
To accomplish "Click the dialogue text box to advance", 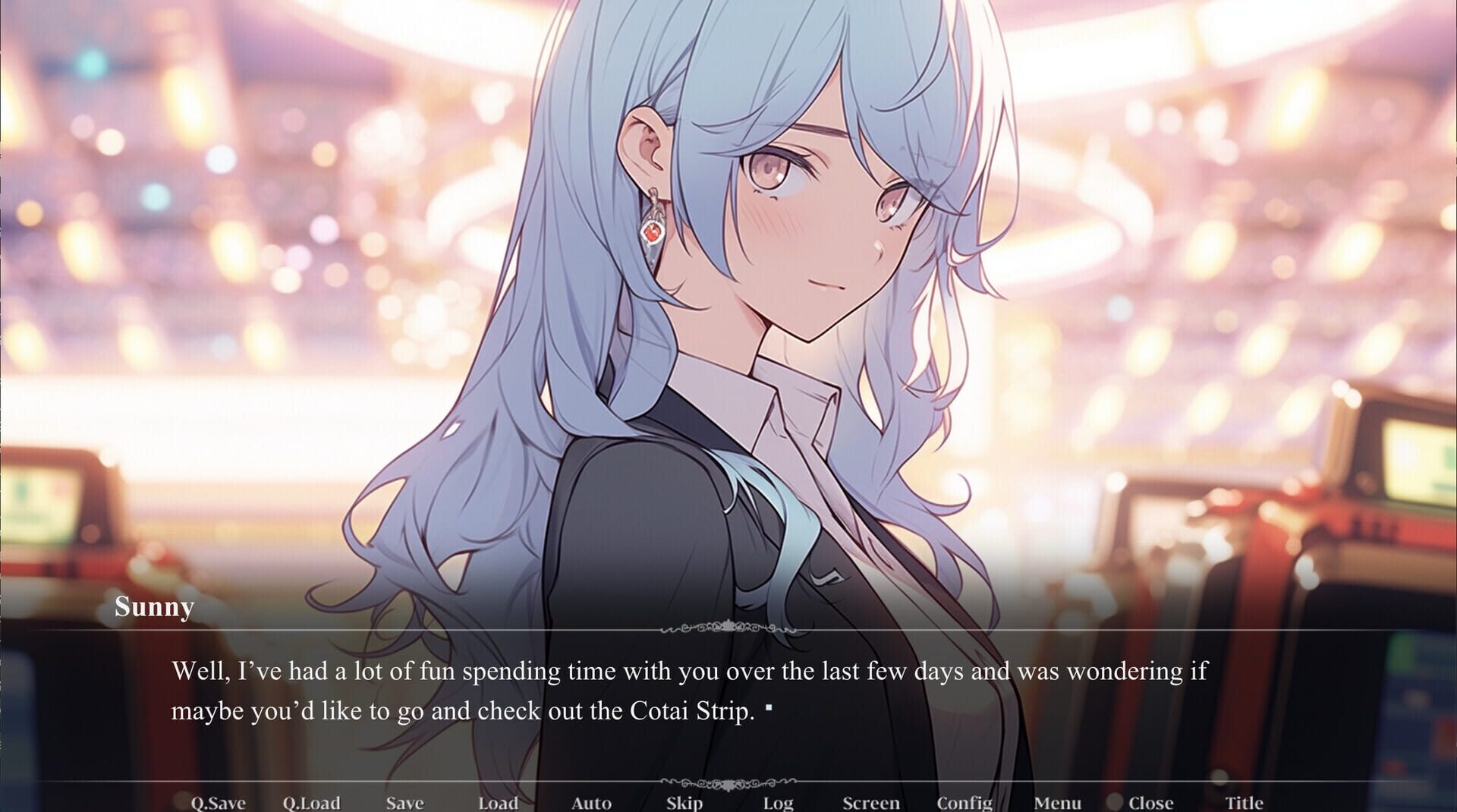I will (x=683, y=691).
